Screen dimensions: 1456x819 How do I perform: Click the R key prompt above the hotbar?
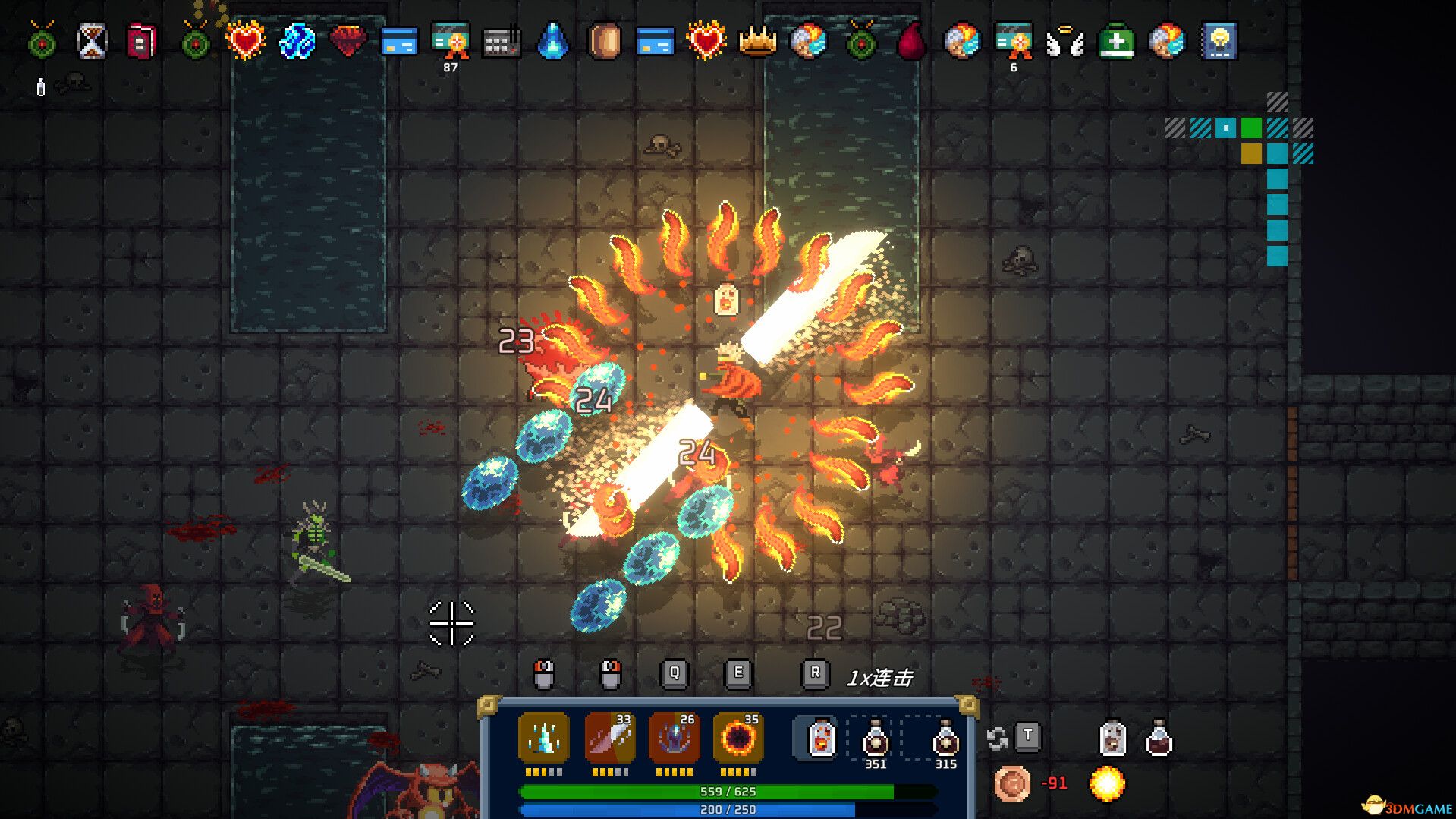[x=816, y=673]
